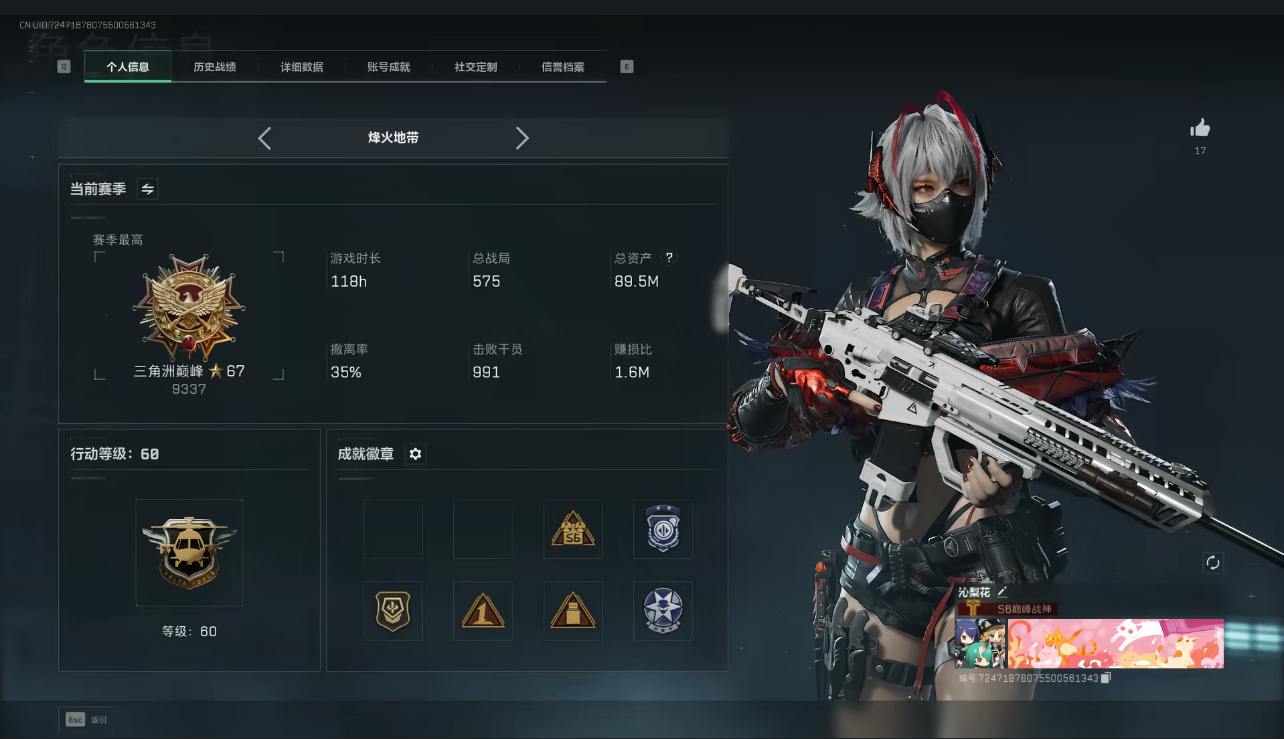Viewport: 1284px width, 739px height.
Task: Click the thumbs-up like icon showing 17
Action: click(x=1199, y=128)
